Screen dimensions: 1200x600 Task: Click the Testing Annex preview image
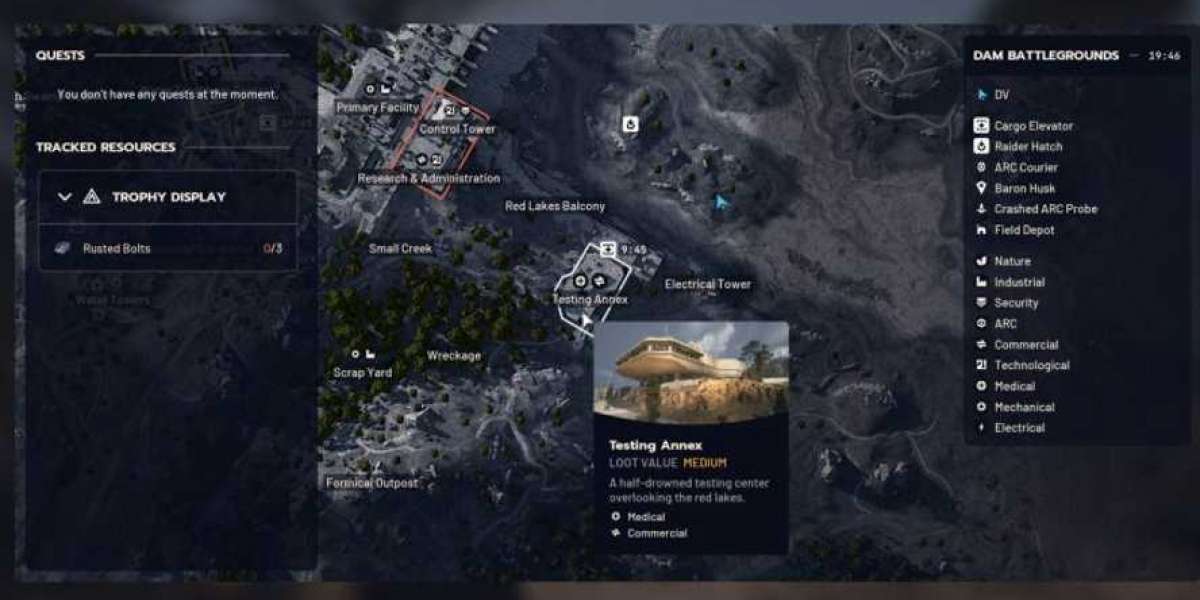point(691,372)
